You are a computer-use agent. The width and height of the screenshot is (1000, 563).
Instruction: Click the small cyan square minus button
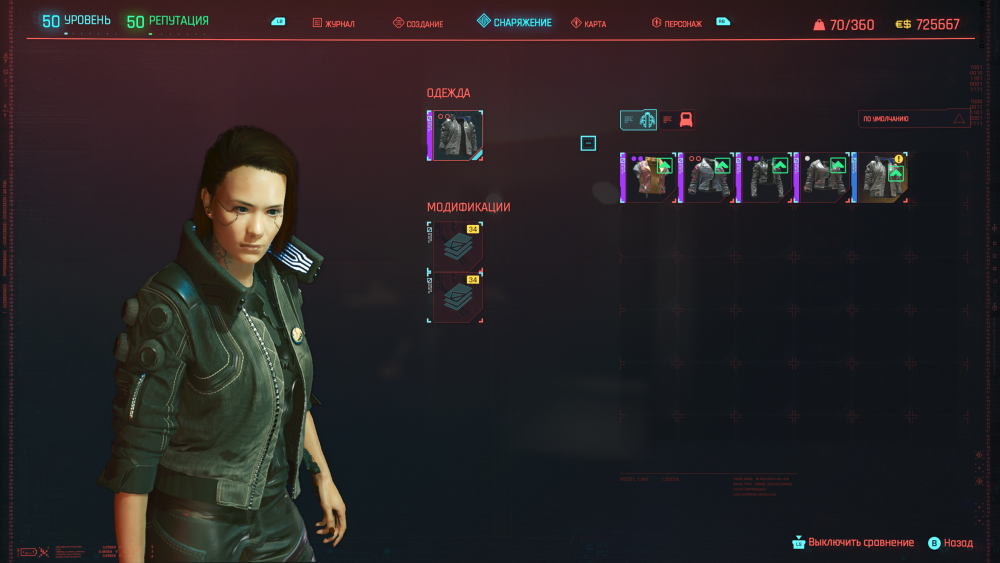click(588, 143)
